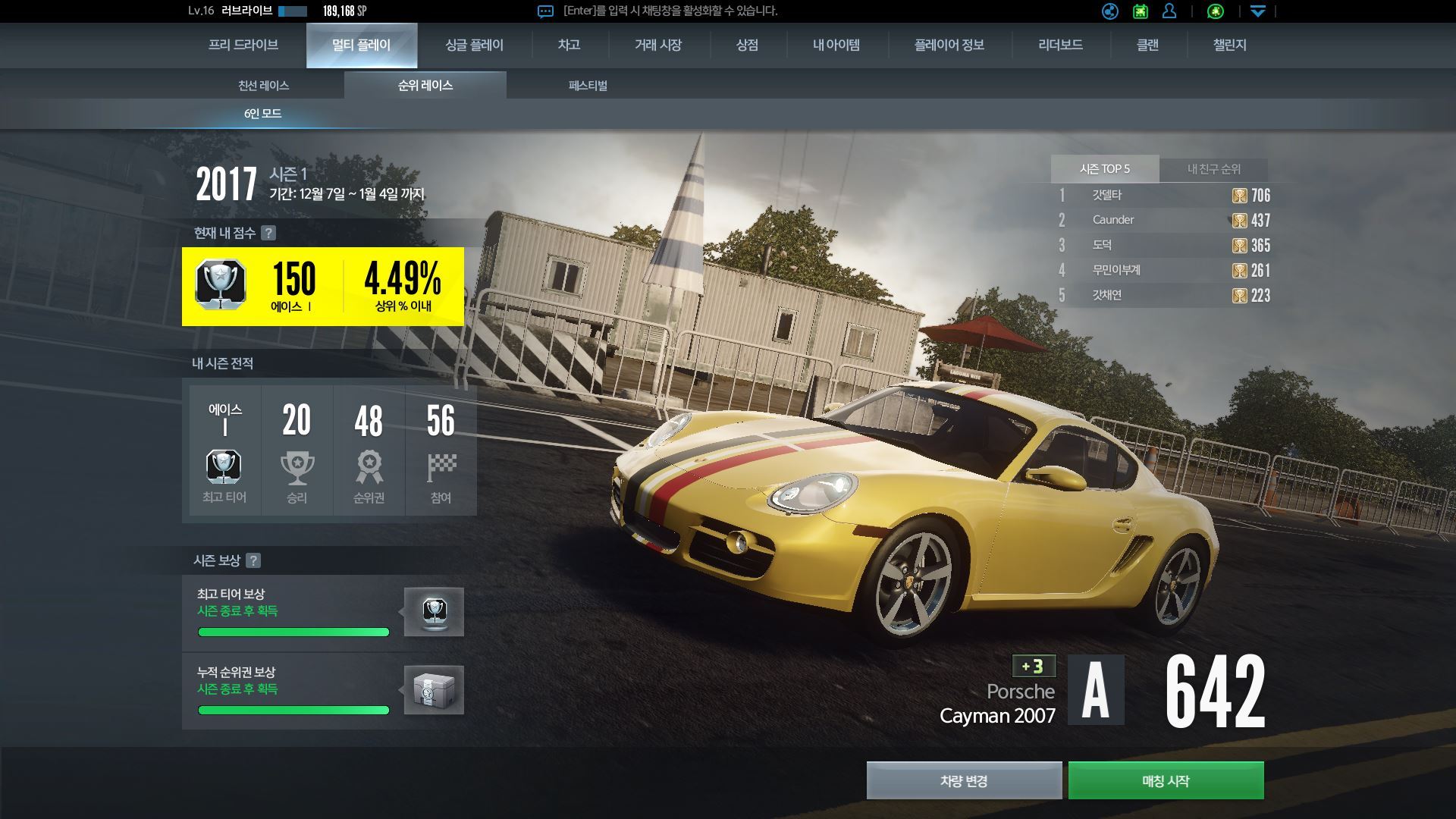View the 리더보드 leaderboard
The height and width of the screenshot is (819, 1456).
point(1060,45)
